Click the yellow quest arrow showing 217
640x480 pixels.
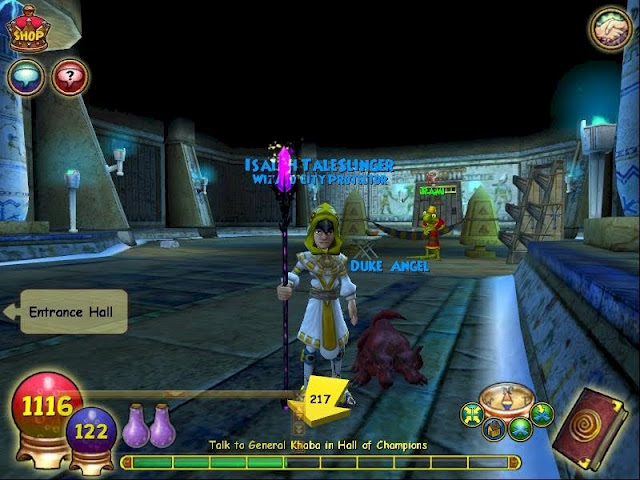click(320, 398)
